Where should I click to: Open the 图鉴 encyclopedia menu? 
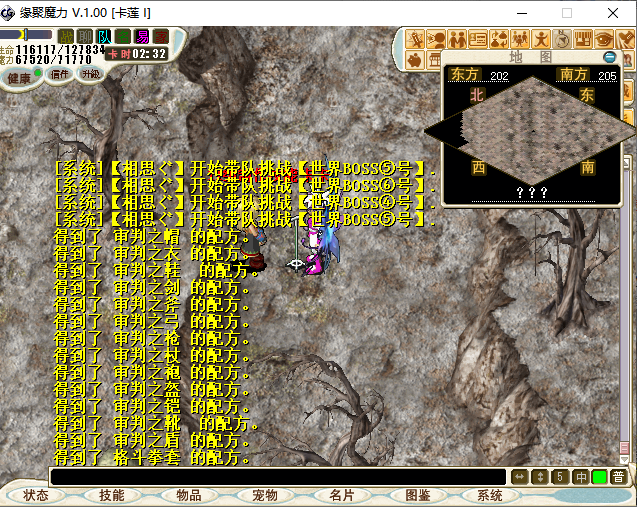(418, 495)
